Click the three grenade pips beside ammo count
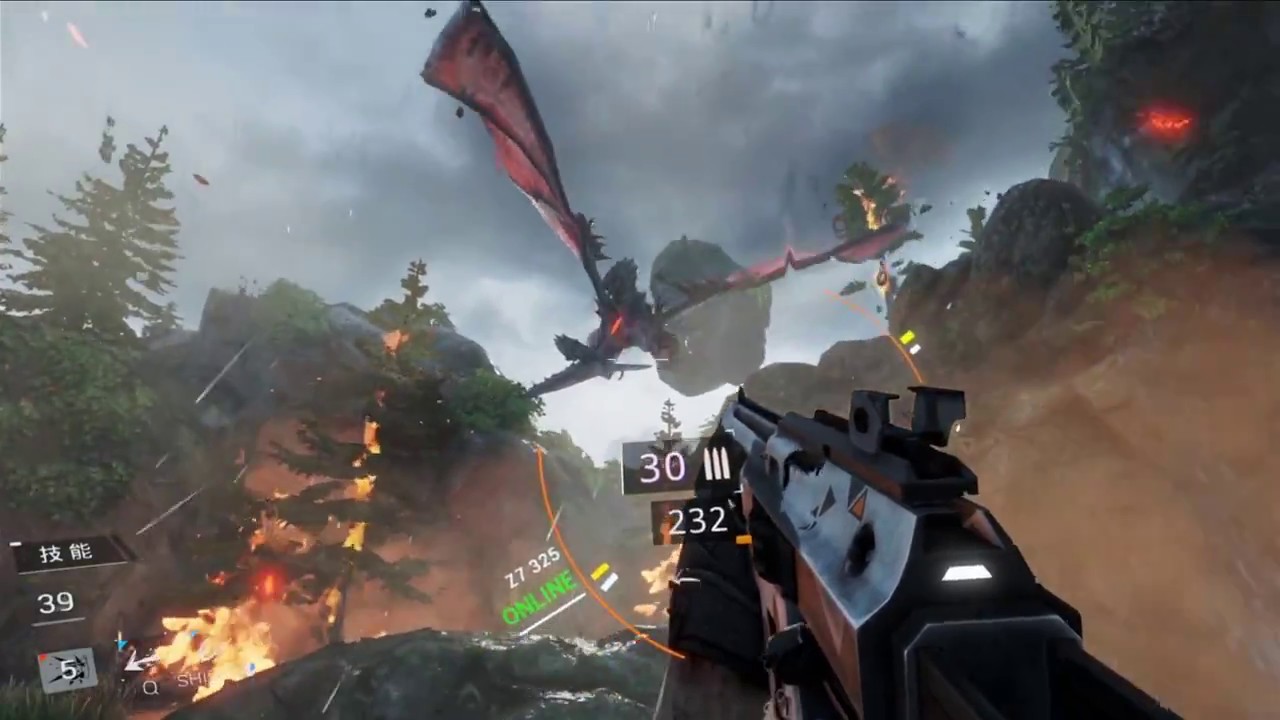This screenshot has width=1280, height=720. pyautogui.click(x=718, y=465)
